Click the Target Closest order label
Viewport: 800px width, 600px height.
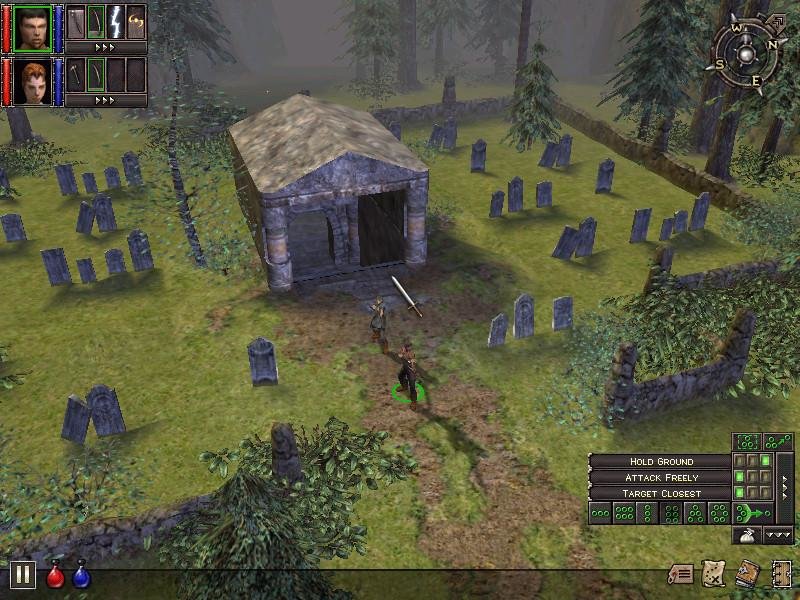click(x=660, y=494)
